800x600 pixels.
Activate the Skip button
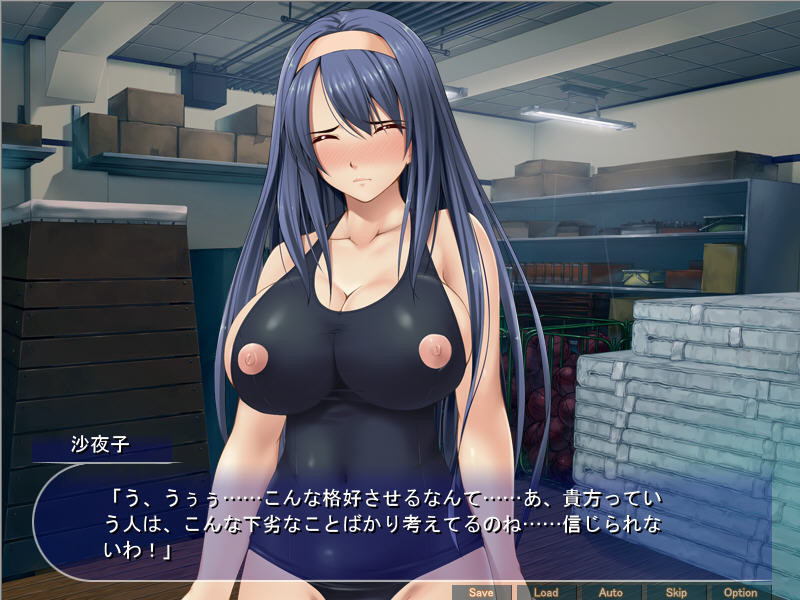point(676,592)
